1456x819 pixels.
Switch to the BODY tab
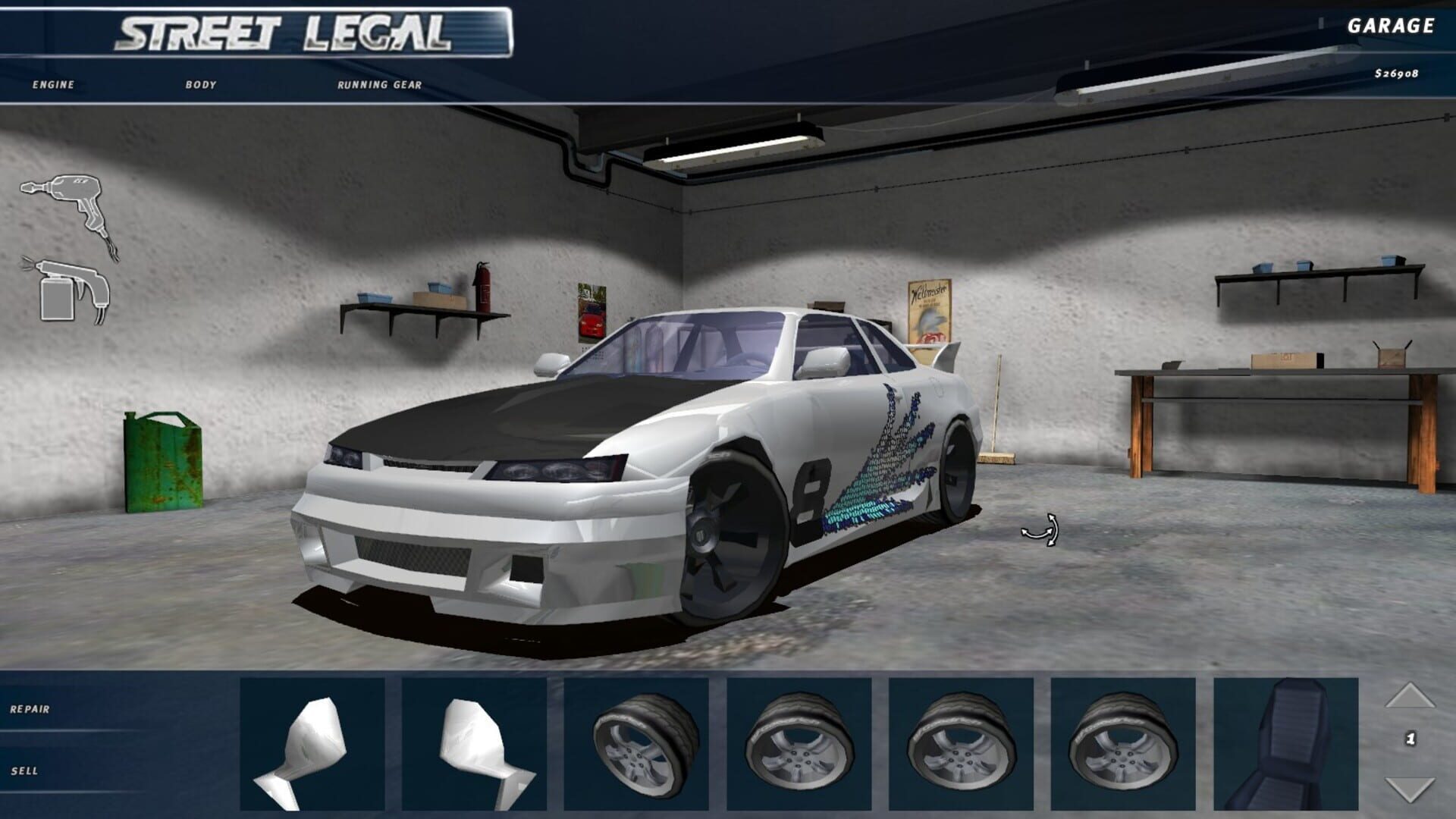click(201, 86)
